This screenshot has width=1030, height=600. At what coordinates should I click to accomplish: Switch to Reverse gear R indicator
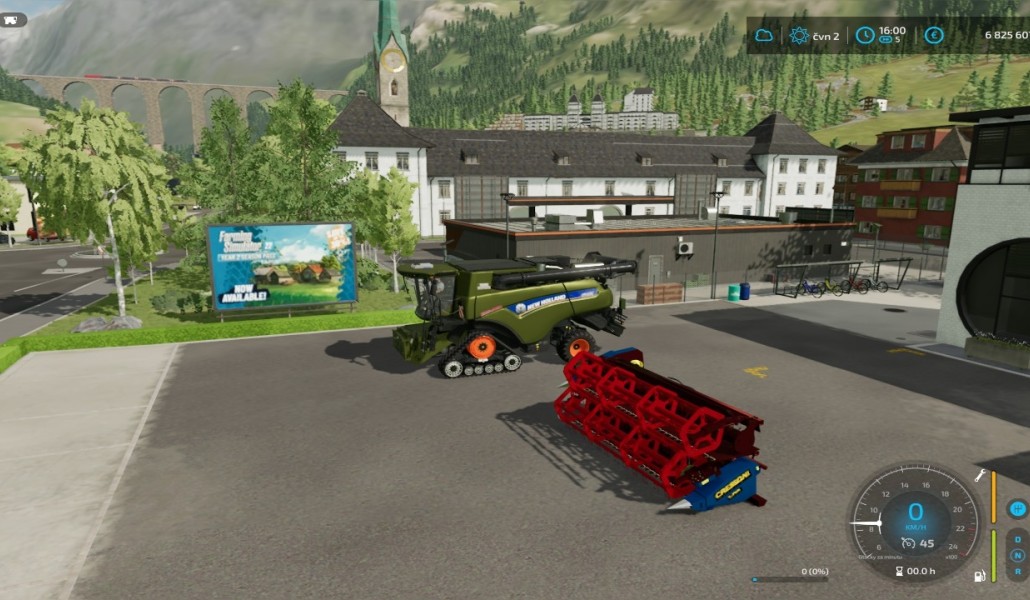pyautogui.click(x=1017, y=571)
